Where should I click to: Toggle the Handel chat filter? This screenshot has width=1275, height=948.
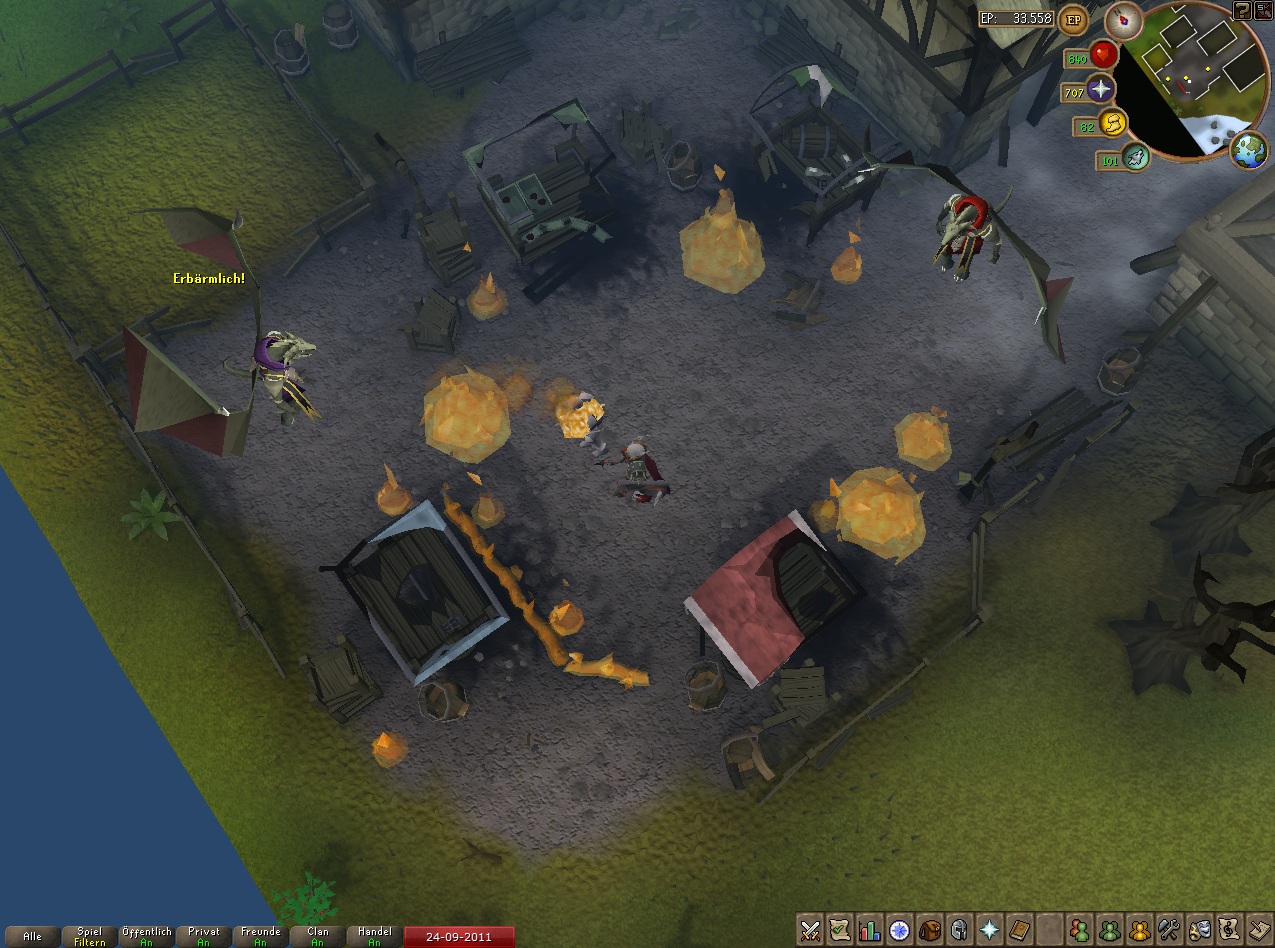click(373, 937)
